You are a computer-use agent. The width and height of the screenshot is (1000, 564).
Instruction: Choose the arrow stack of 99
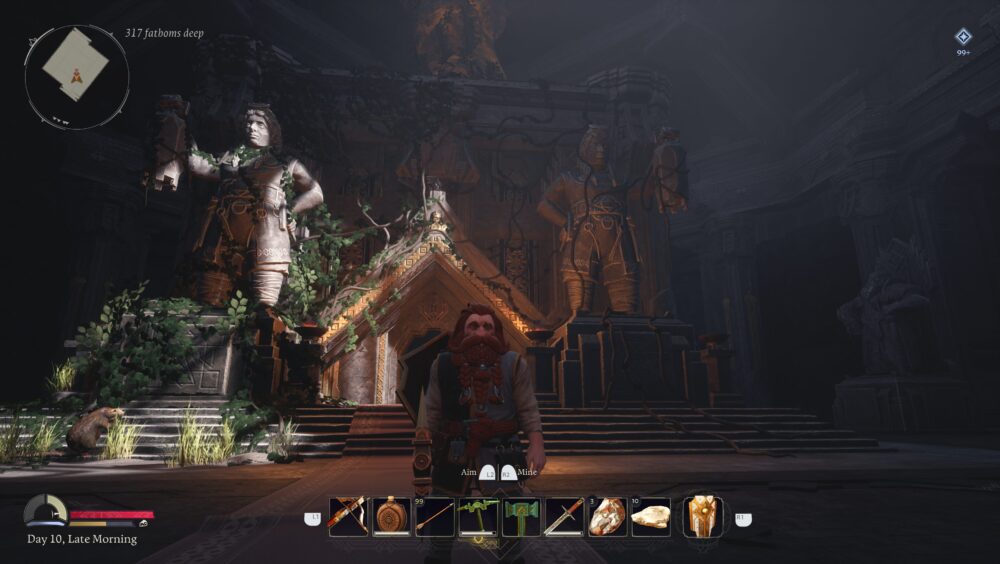[435, 517]
